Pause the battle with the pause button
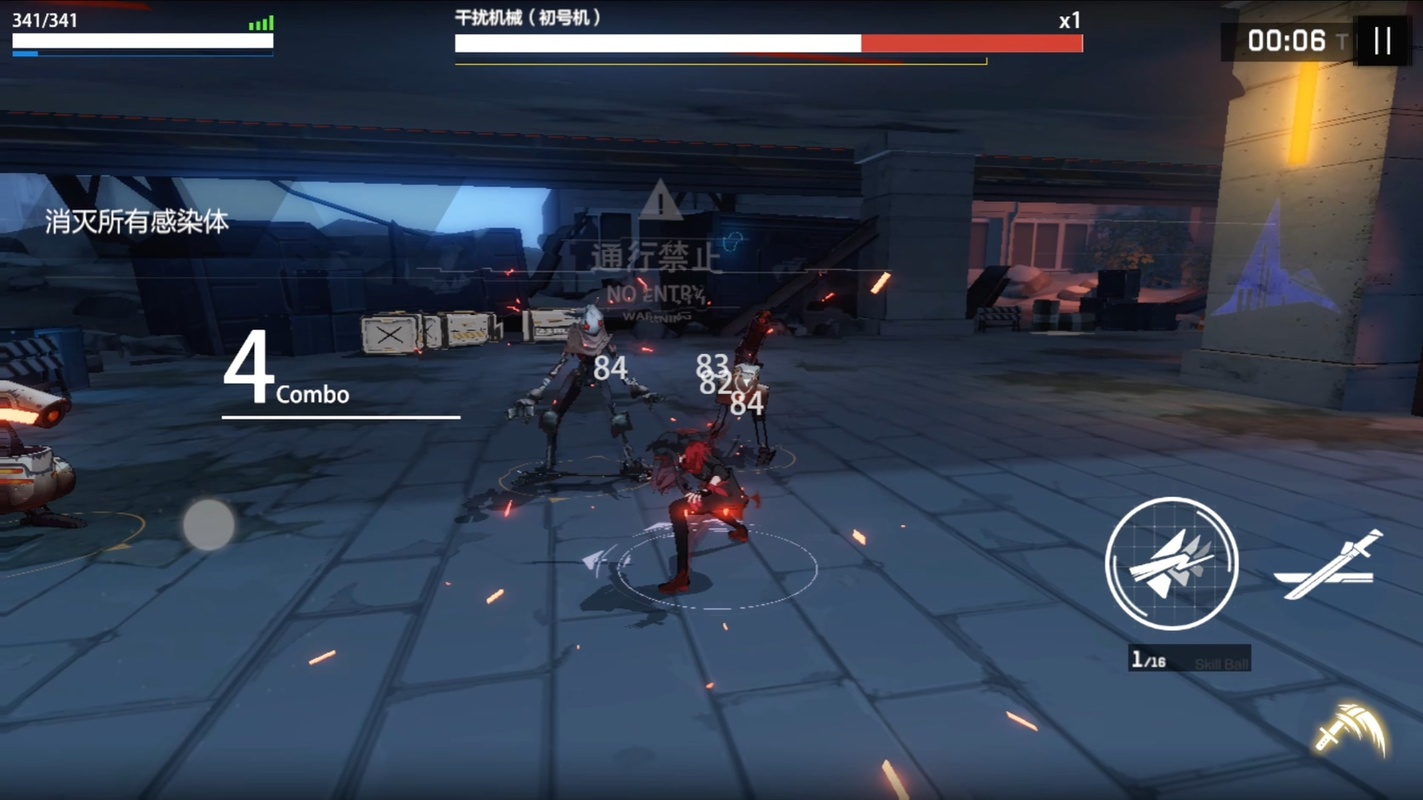Screen dimensions: 1423x800 click(1382, 41)
